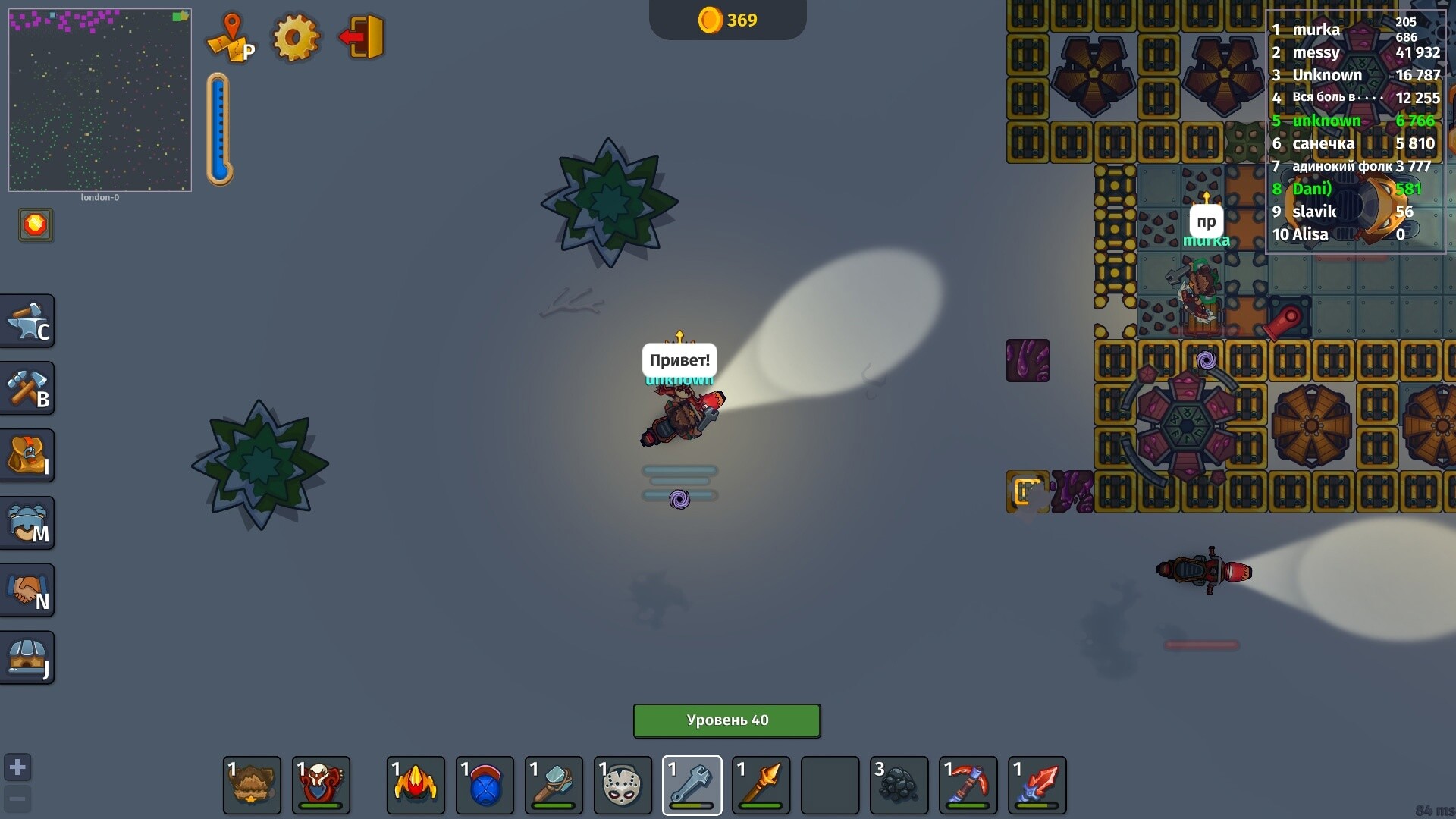Select the hockey mask item
This screenshot has height=819, width=1456.
(623, 785)
